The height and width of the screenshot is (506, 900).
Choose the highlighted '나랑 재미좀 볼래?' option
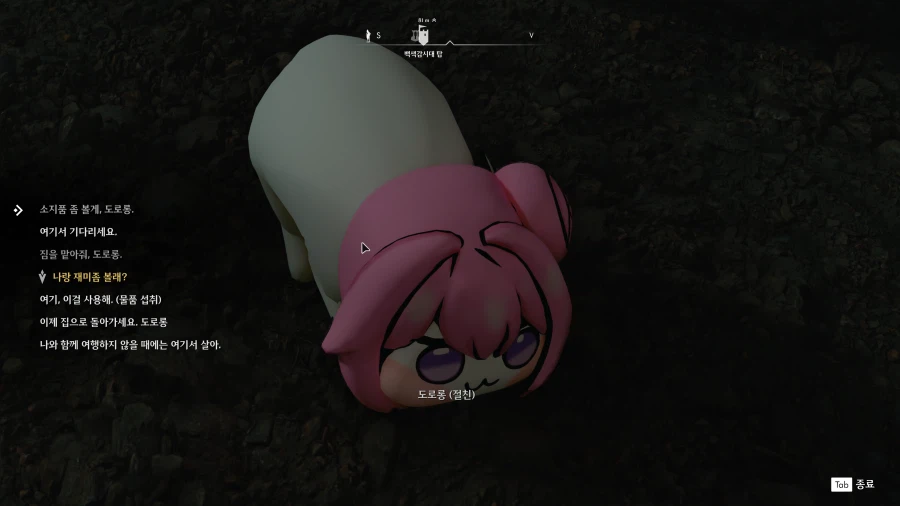coord(90,277)
